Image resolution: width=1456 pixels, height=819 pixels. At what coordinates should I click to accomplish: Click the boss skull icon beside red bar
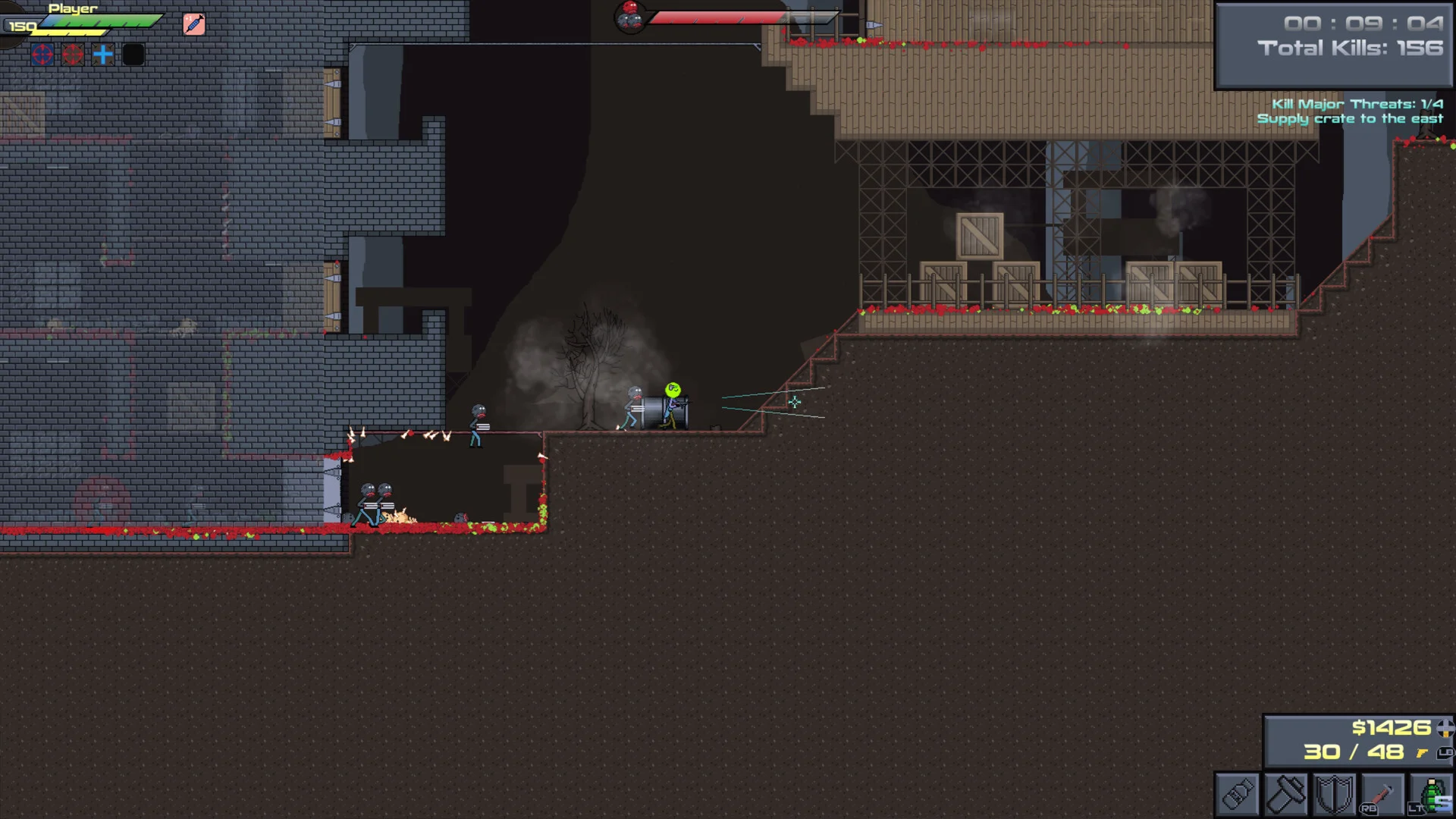629,16
